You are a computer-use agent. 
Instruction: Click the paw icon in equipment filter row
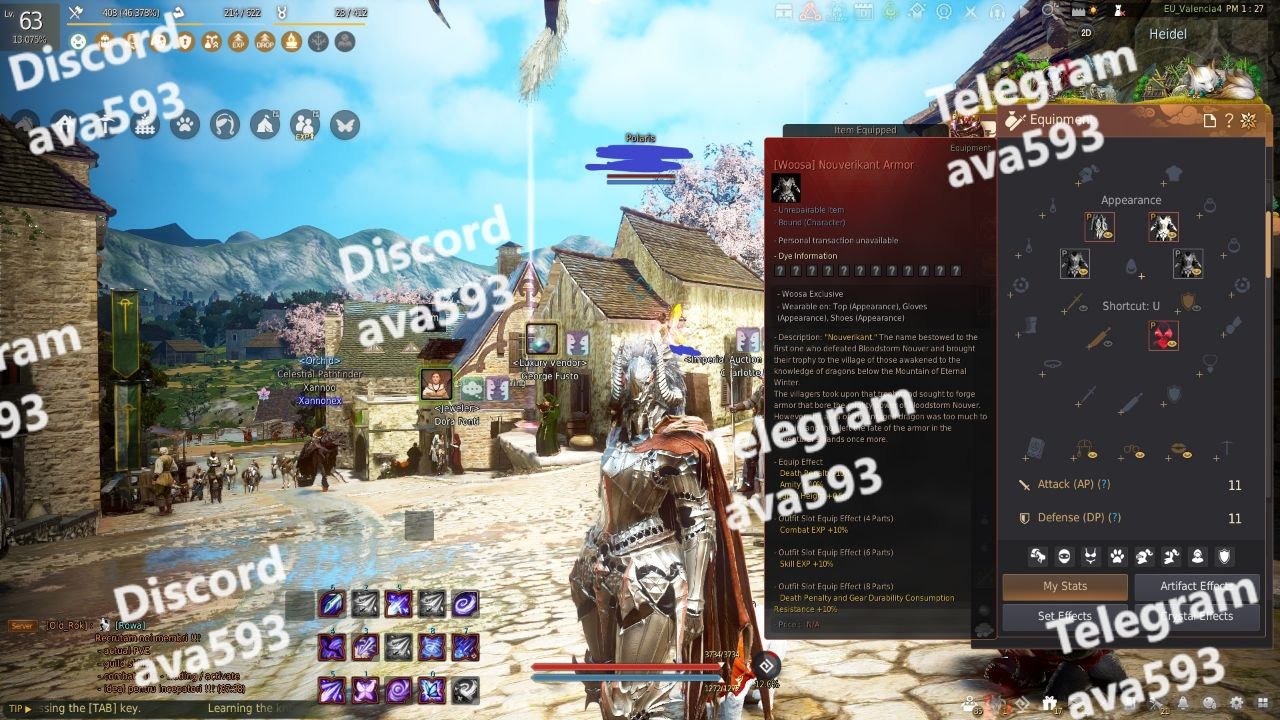(x=1117, y=556)
